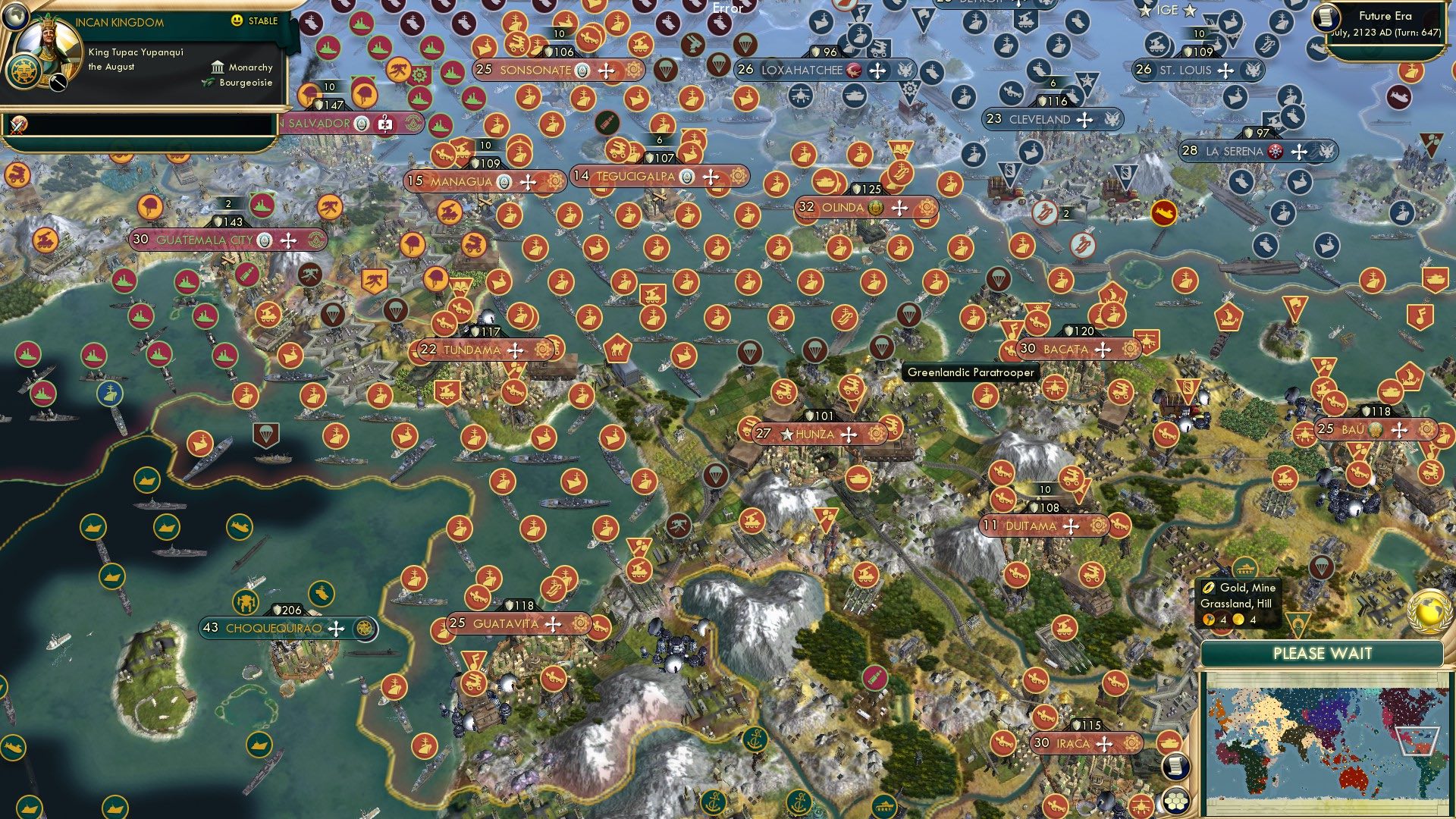The height and width of the screenshot is (819, 1456).
Task: Click the crossed-swords war notification icon
Action: coord(17,125)
